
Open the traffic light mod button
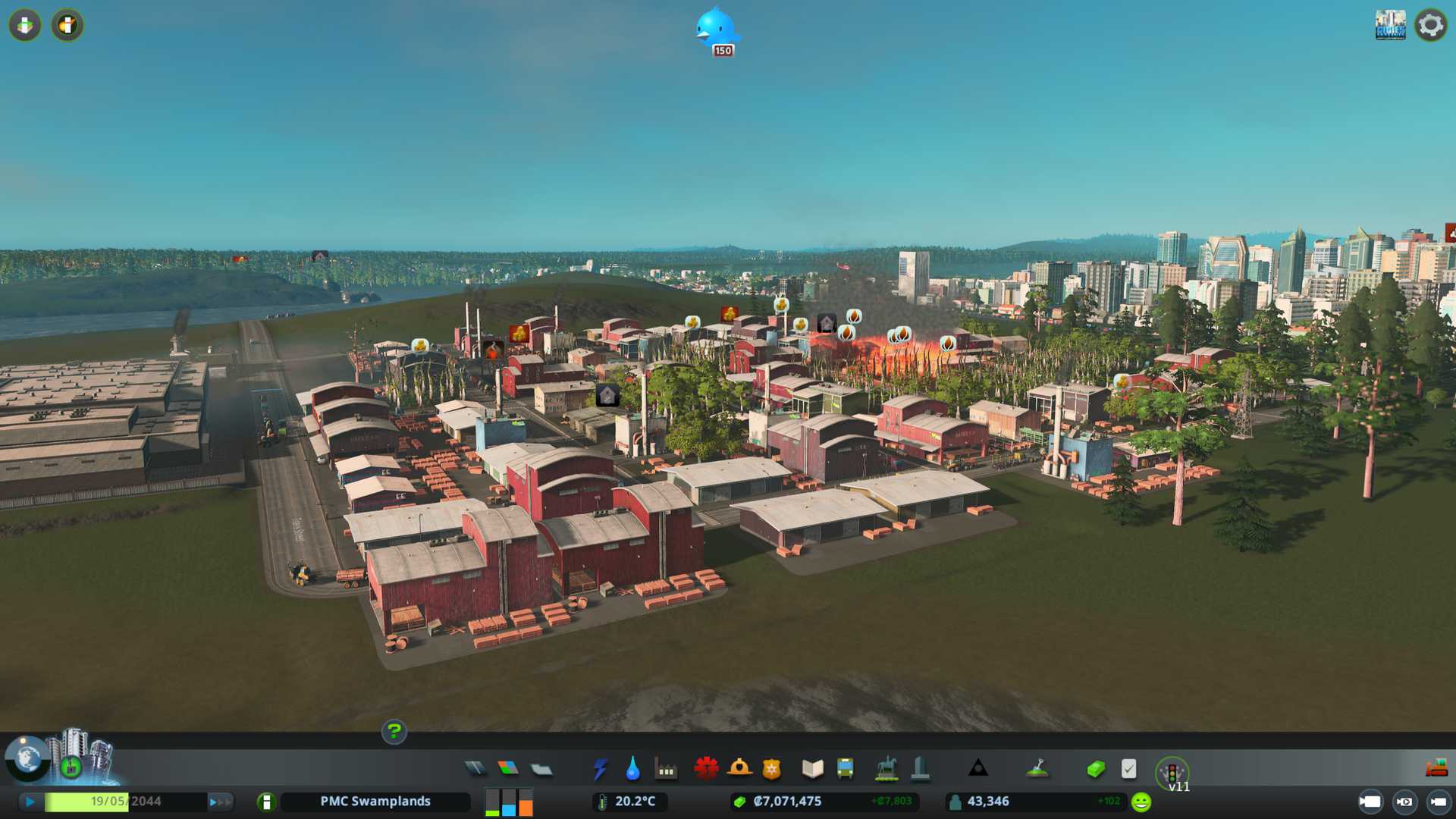1172,772
